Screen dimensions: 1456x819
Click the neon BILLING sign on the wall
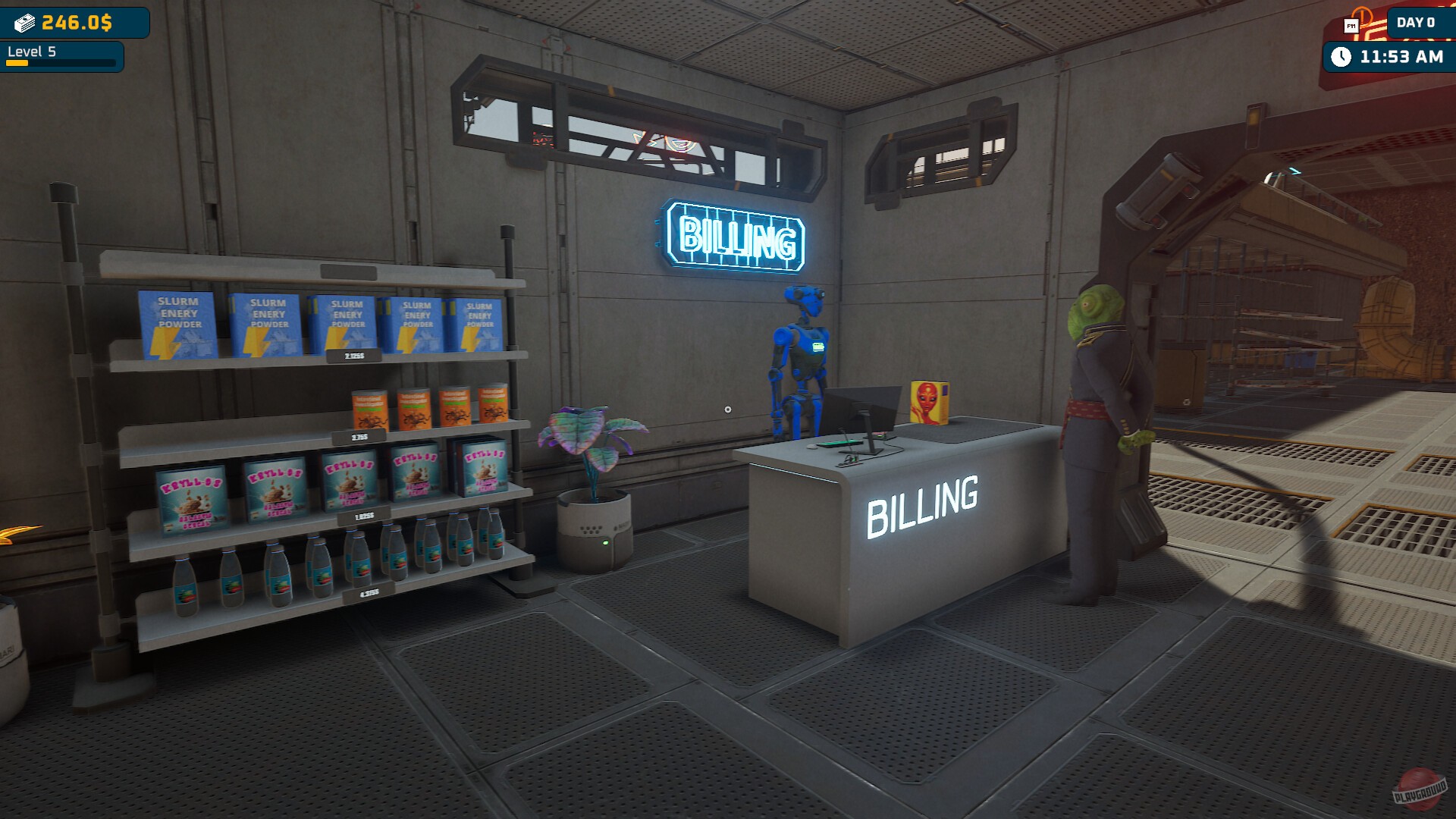[730, 237]
